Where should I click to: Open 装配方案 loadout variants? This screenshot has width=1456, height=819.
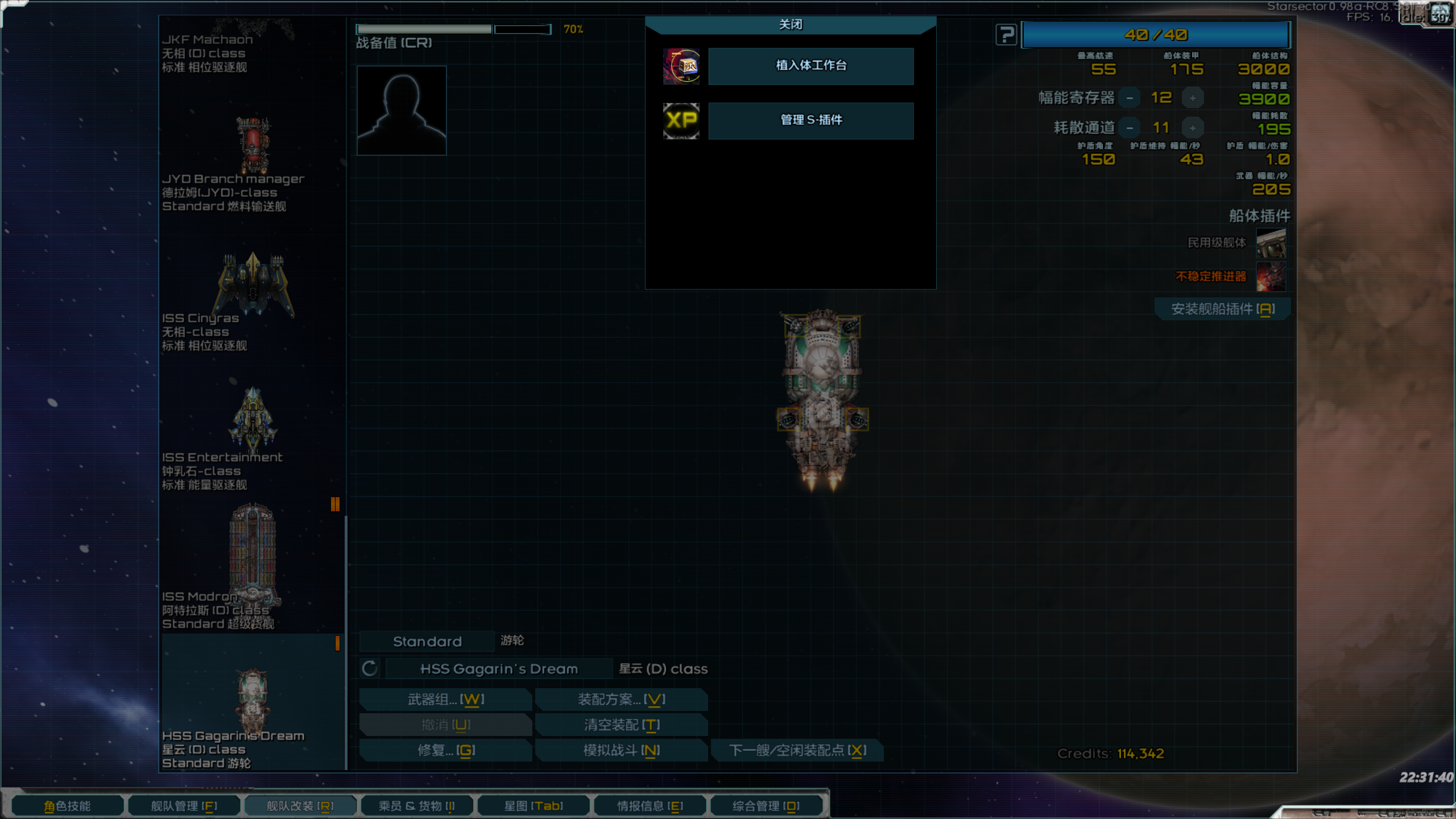point(621,700)
